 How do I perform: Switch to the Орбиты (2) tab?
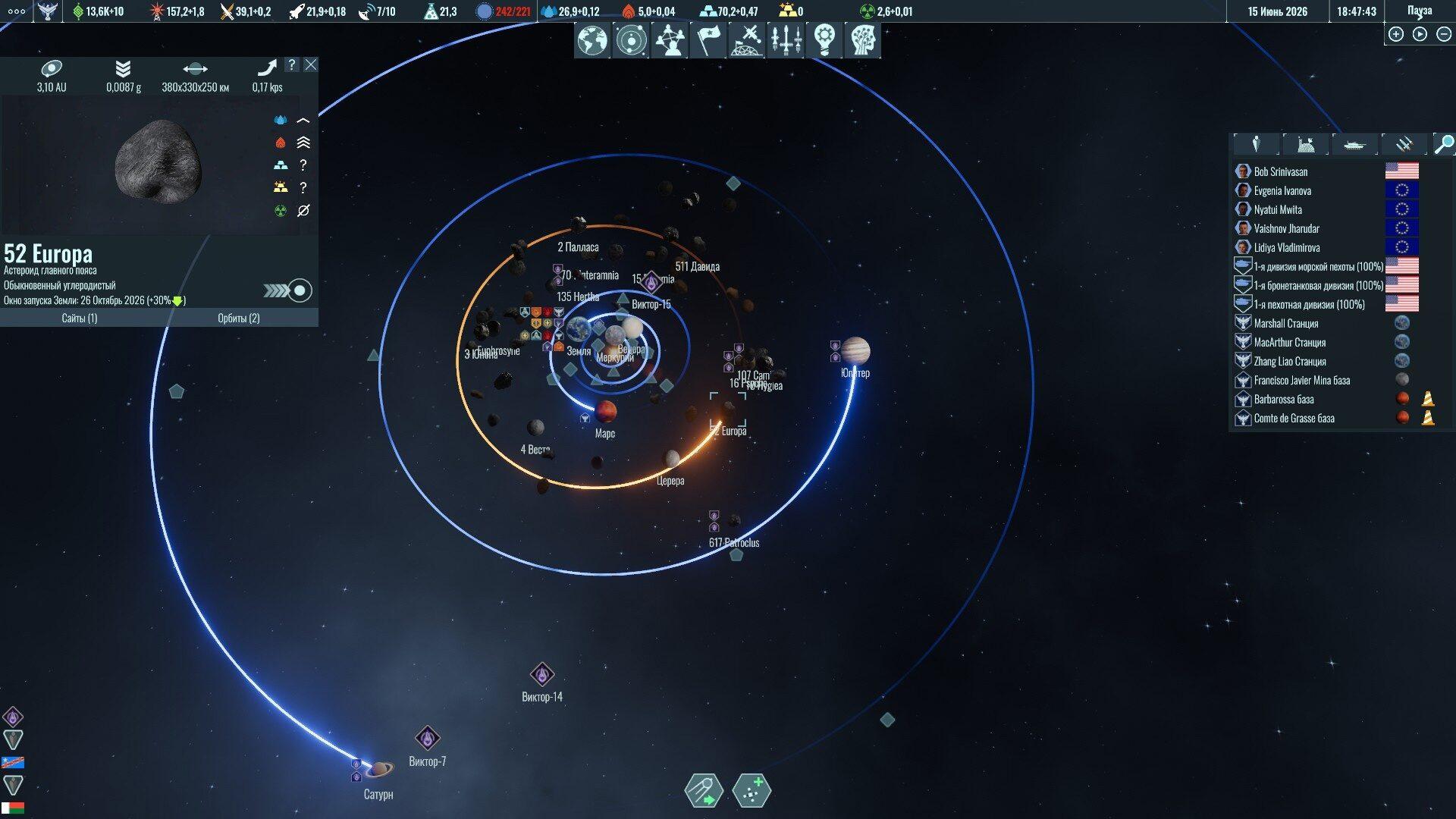(239, 318)
